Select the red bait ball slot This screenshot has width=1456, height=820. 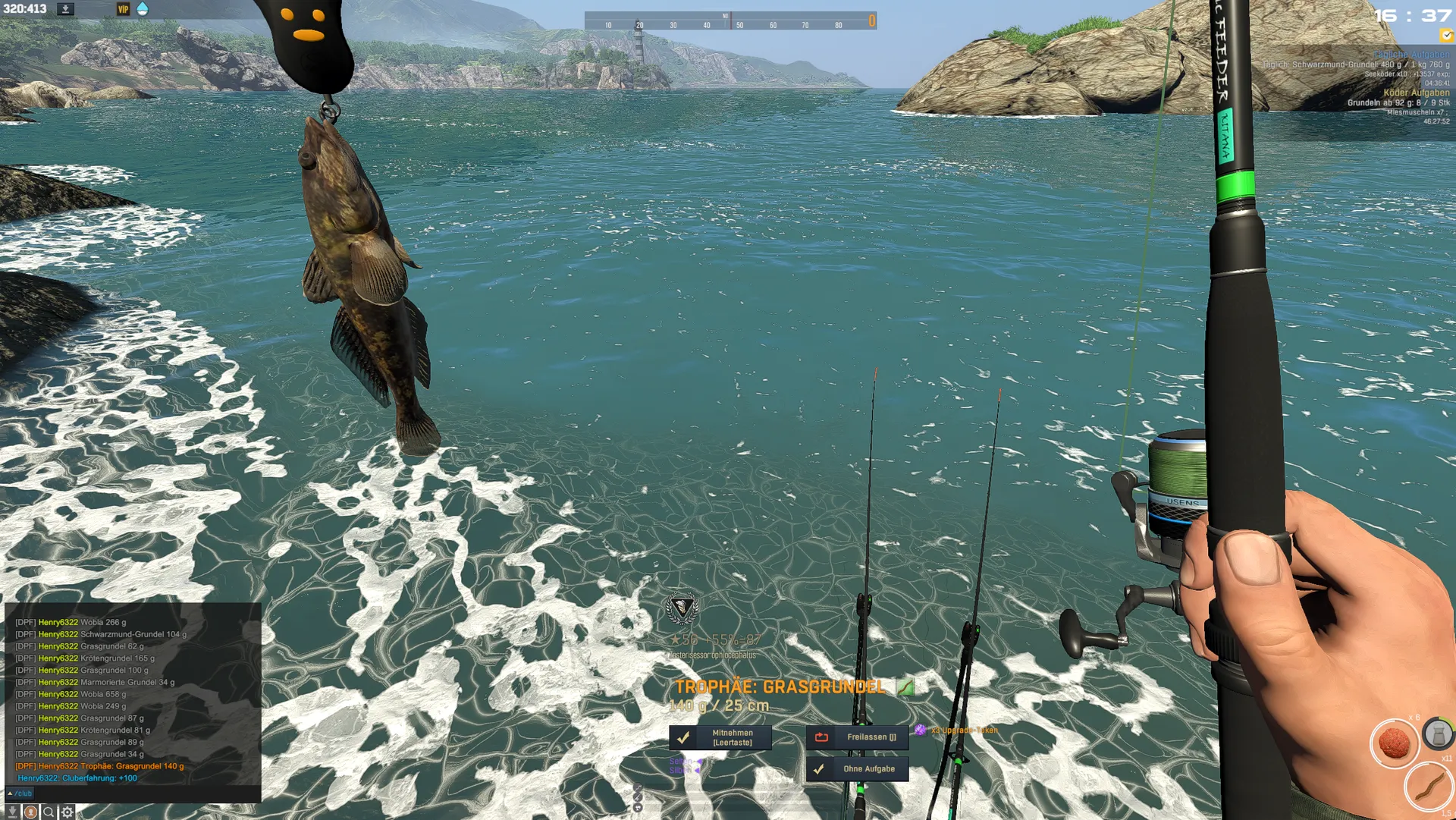click(1394, 743)
